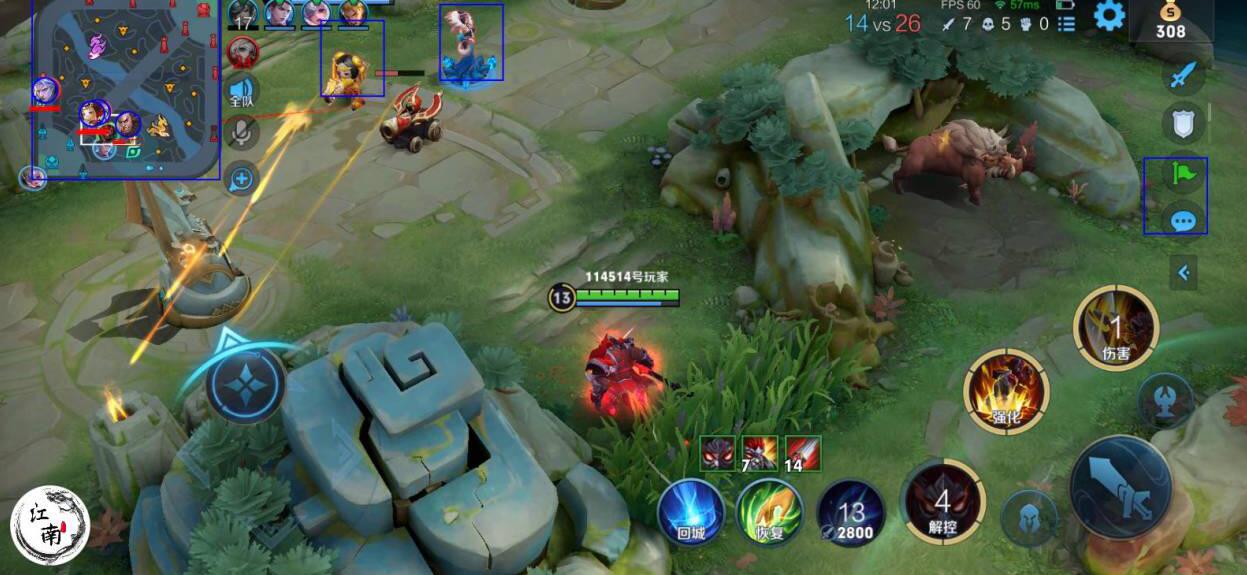Send the green flag gather signal
Screen dimensions: 1247x575
[x=1184, y=175]
